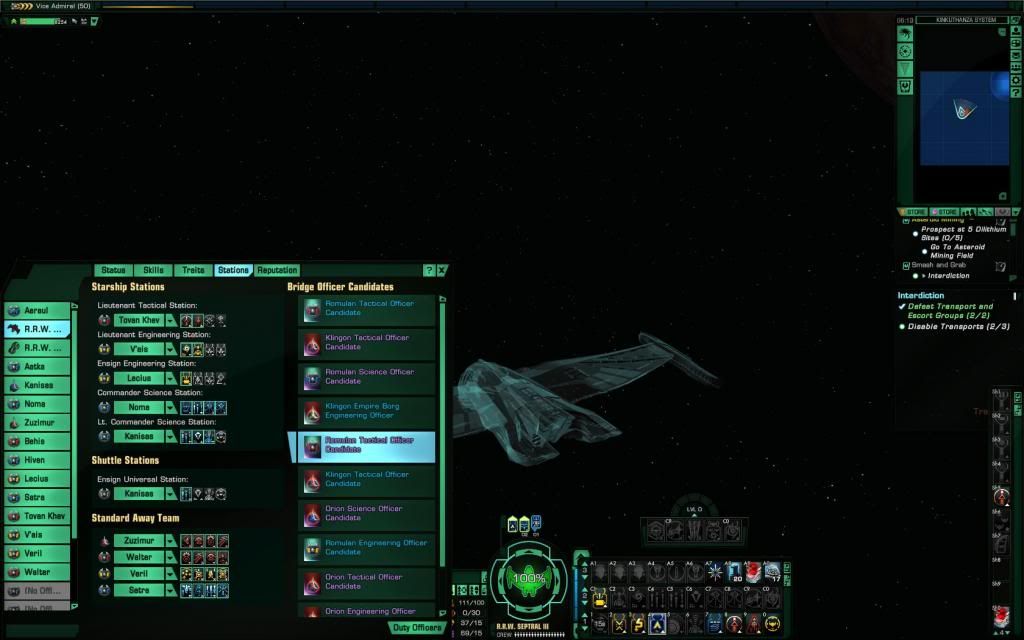Select Aeraul in the roster list
This screenshot has height=640, width=1024.
(x=39, y=310)
